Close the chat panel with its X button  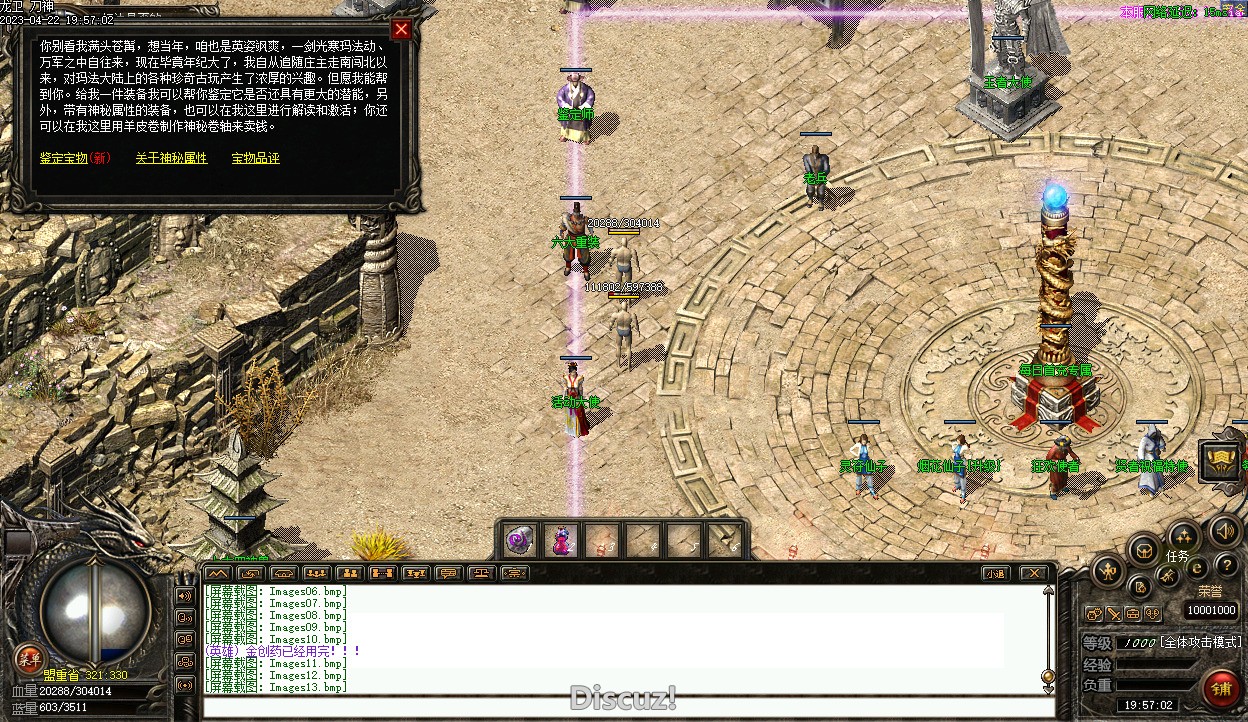(1034, 573)
